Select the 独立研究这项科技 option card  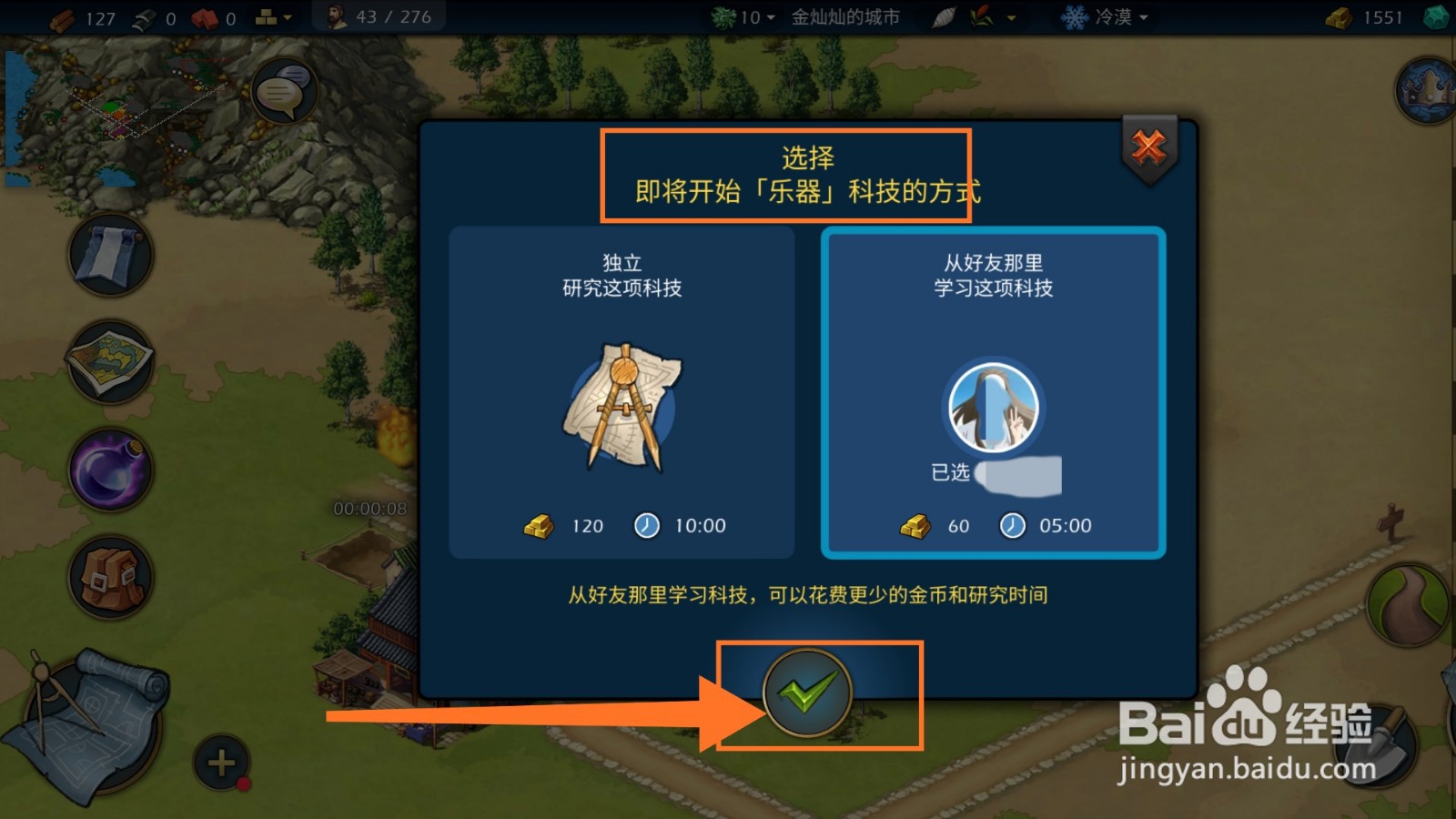(619, 391)
